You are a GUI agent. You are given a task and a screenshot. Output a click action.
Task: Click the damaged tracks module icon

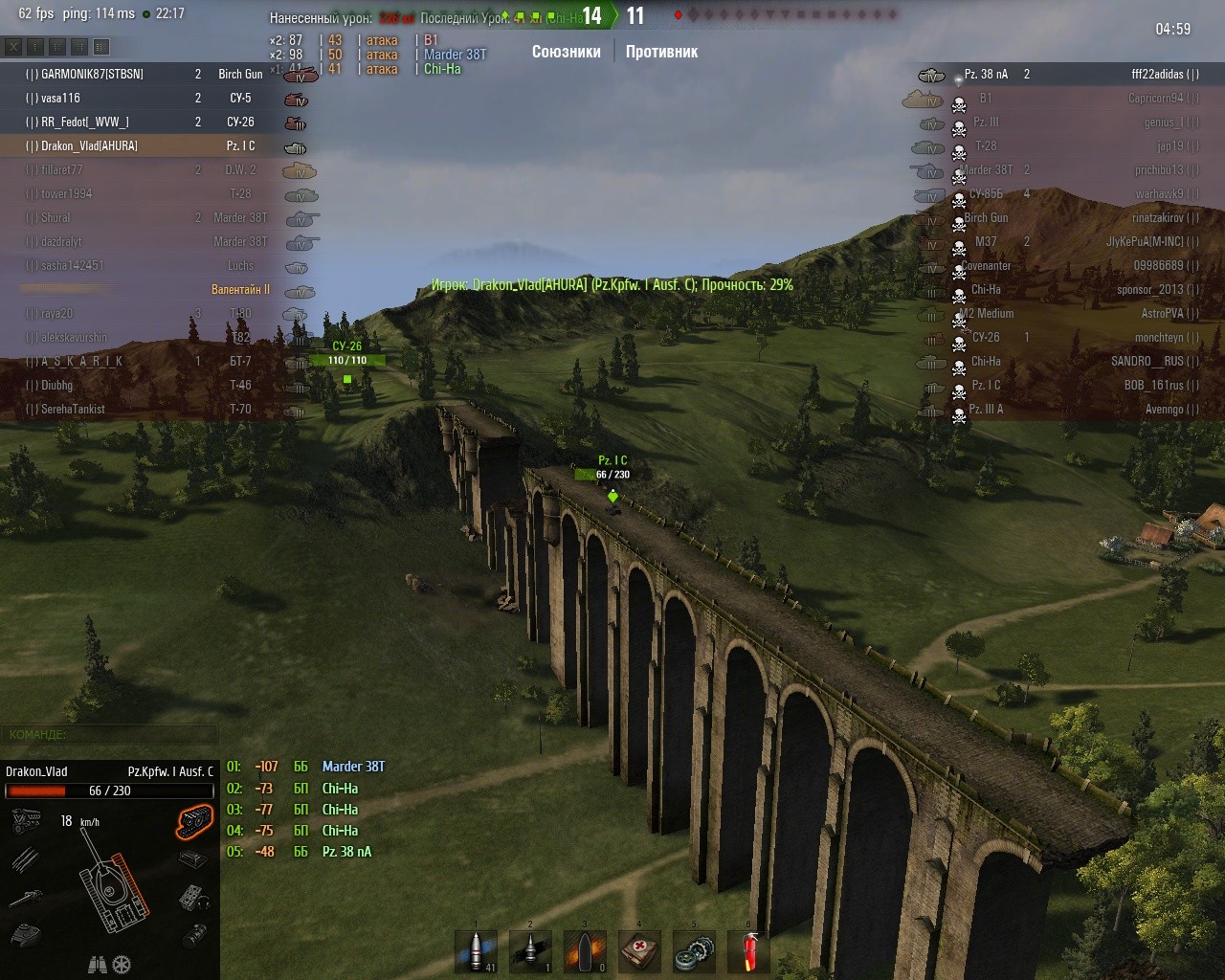pos(194,821)
